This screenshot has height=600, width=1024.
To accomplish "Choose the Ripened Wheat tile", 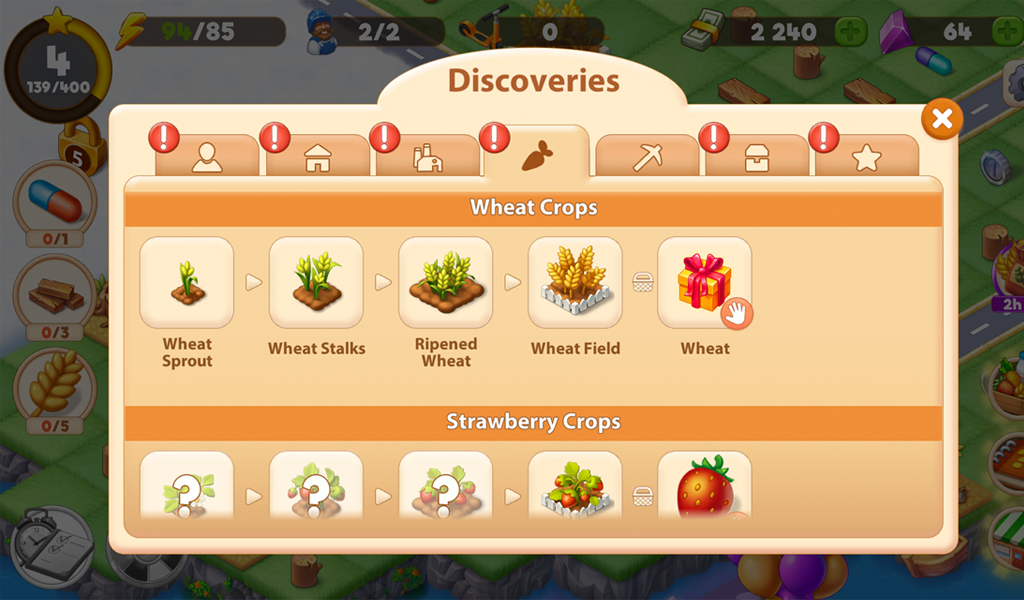I will pos(446,283).
